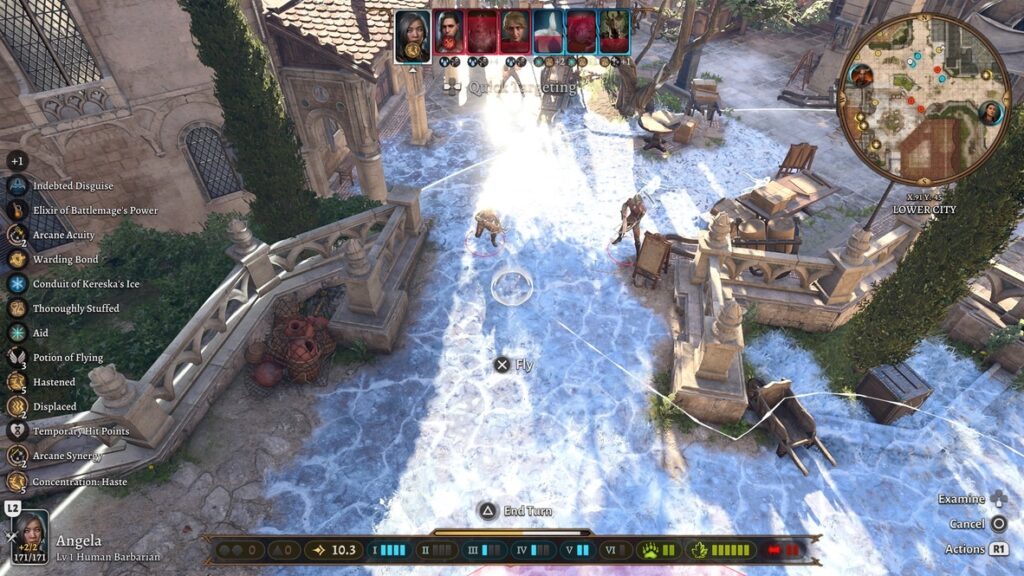The height and width of the screenshot is (576, 1024).
Task: Inspect the Concentration: Haste status icon
Action: tap(18, 480)
